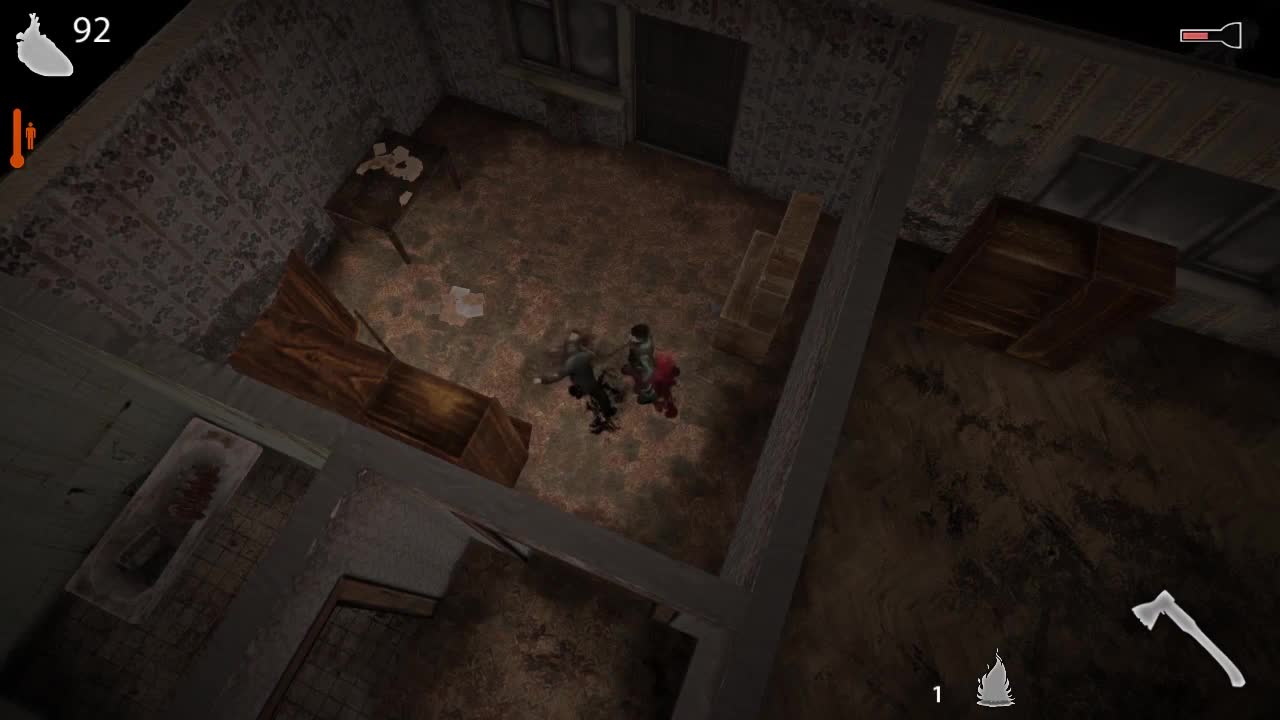The height and width of the screenshot is (720, 1280).
Task: Click the orange person figure beside the thermometer
Action: [32, 135]
